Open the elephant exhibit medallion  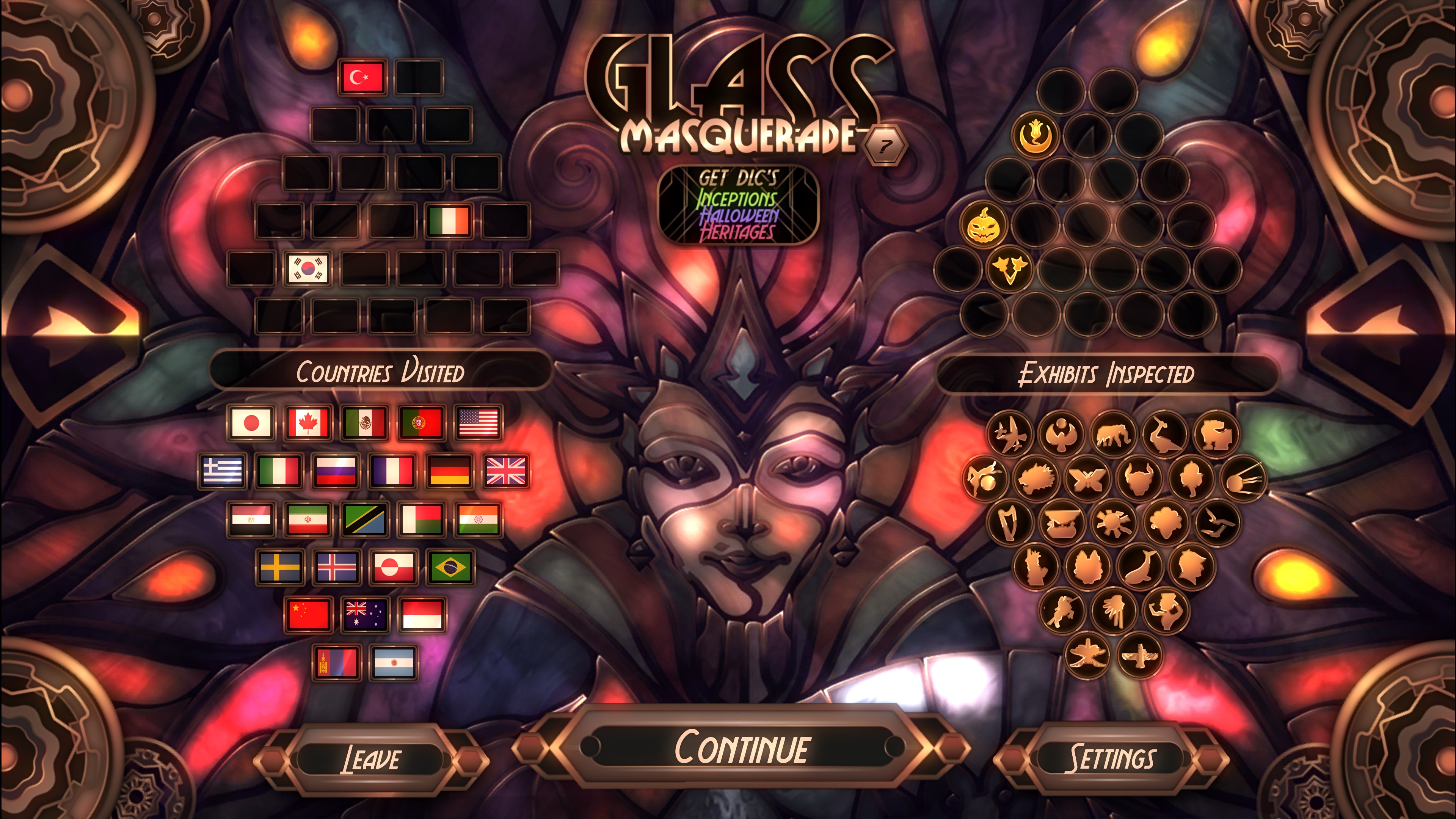coord(1113,434)
